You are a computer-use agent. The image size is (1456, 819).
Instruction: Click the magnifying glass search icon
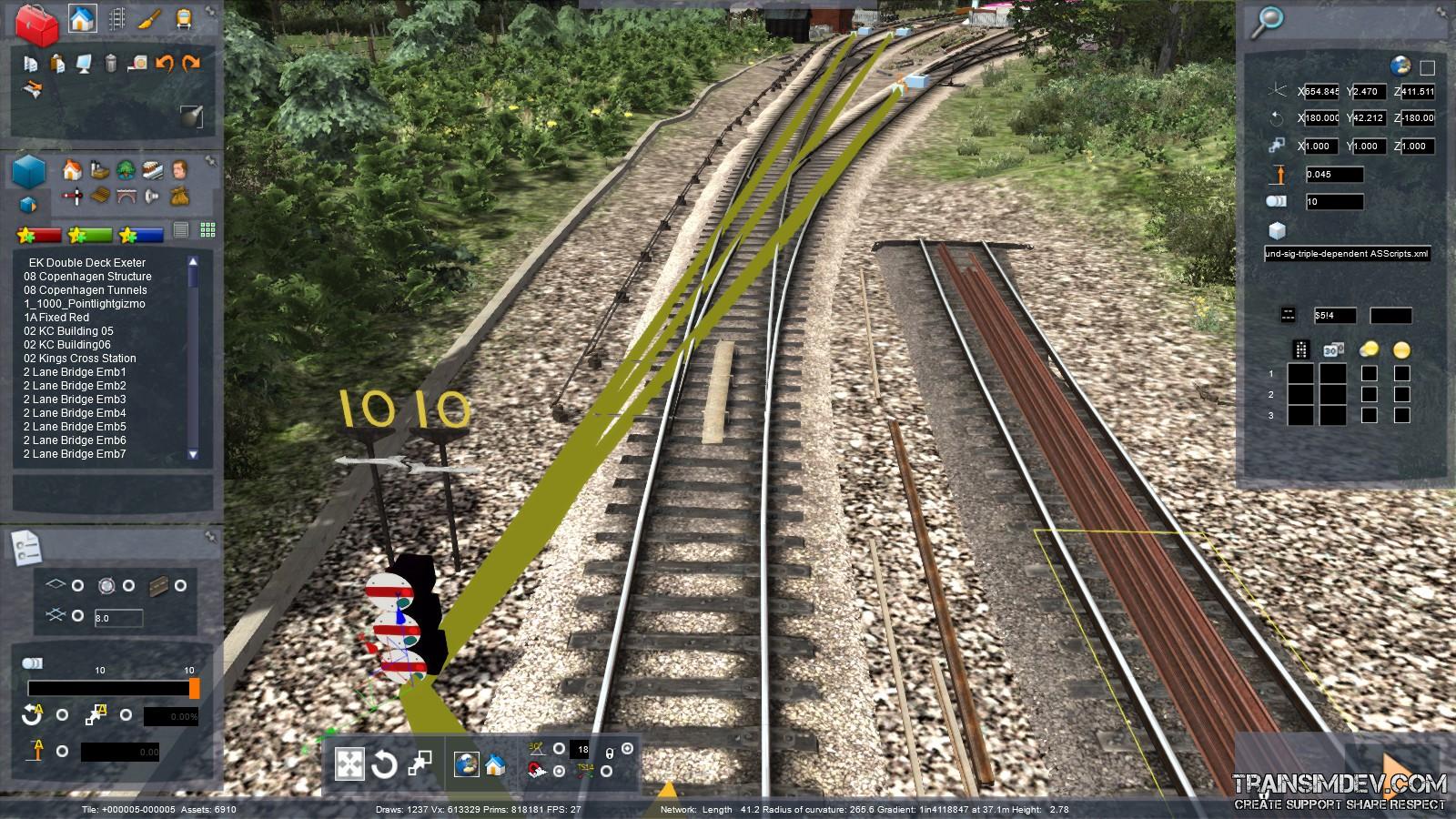[x=1266, y=22]
